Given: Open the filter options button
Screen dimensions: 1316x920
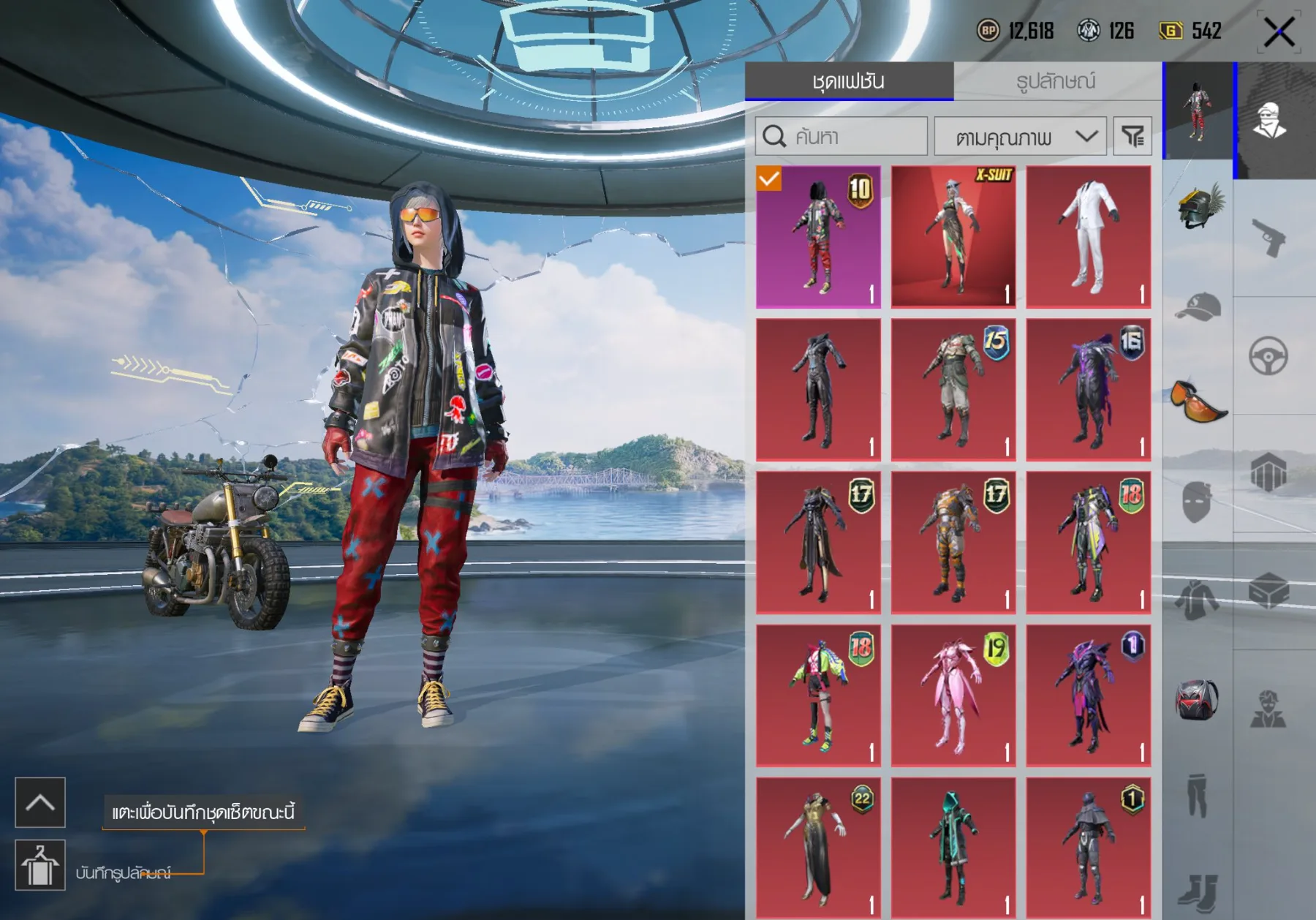Looking at the screenshot, I should tap(1132, 137).
